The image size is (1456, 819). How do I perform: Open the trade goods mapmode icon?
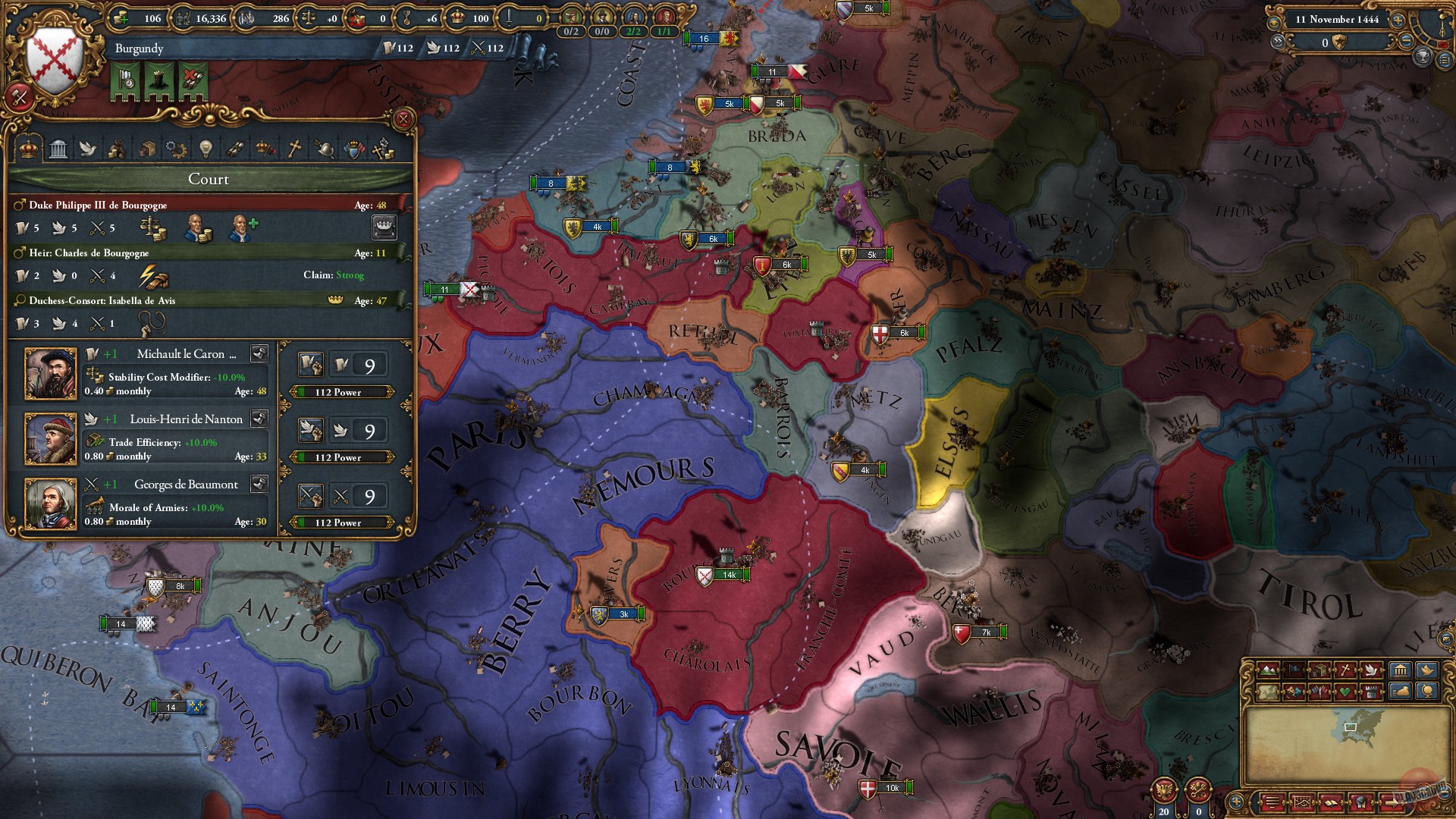[1319, 670]
